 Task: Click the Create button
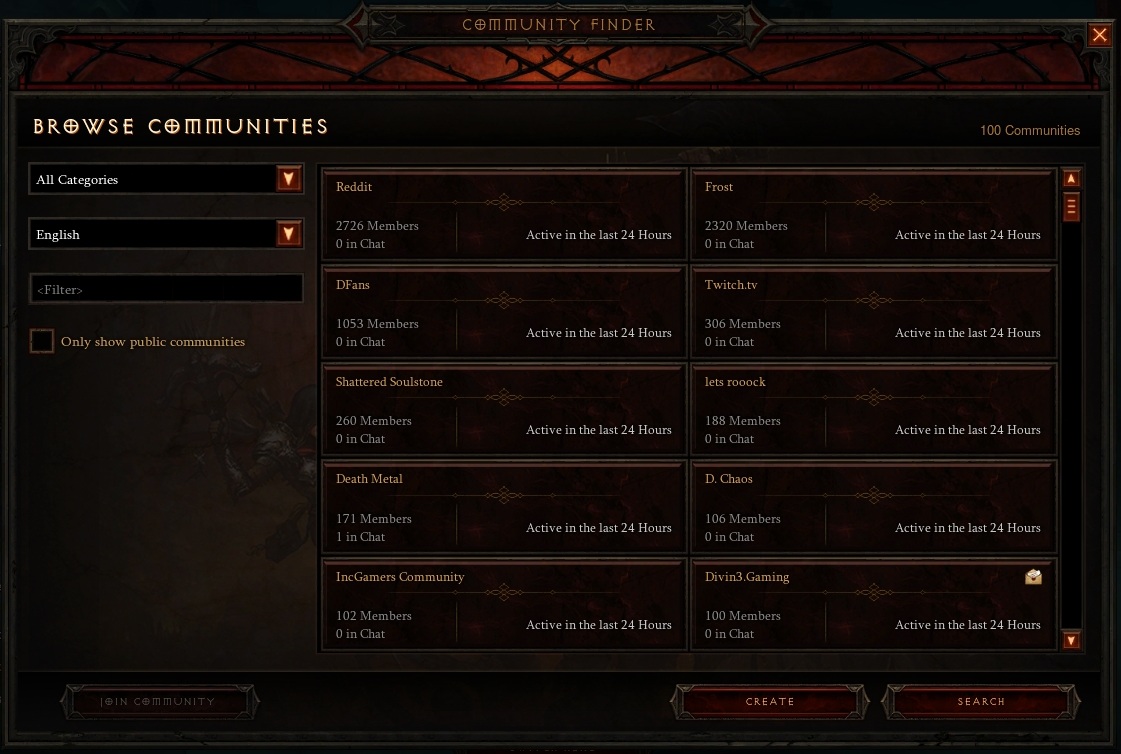tap(770, 702)
